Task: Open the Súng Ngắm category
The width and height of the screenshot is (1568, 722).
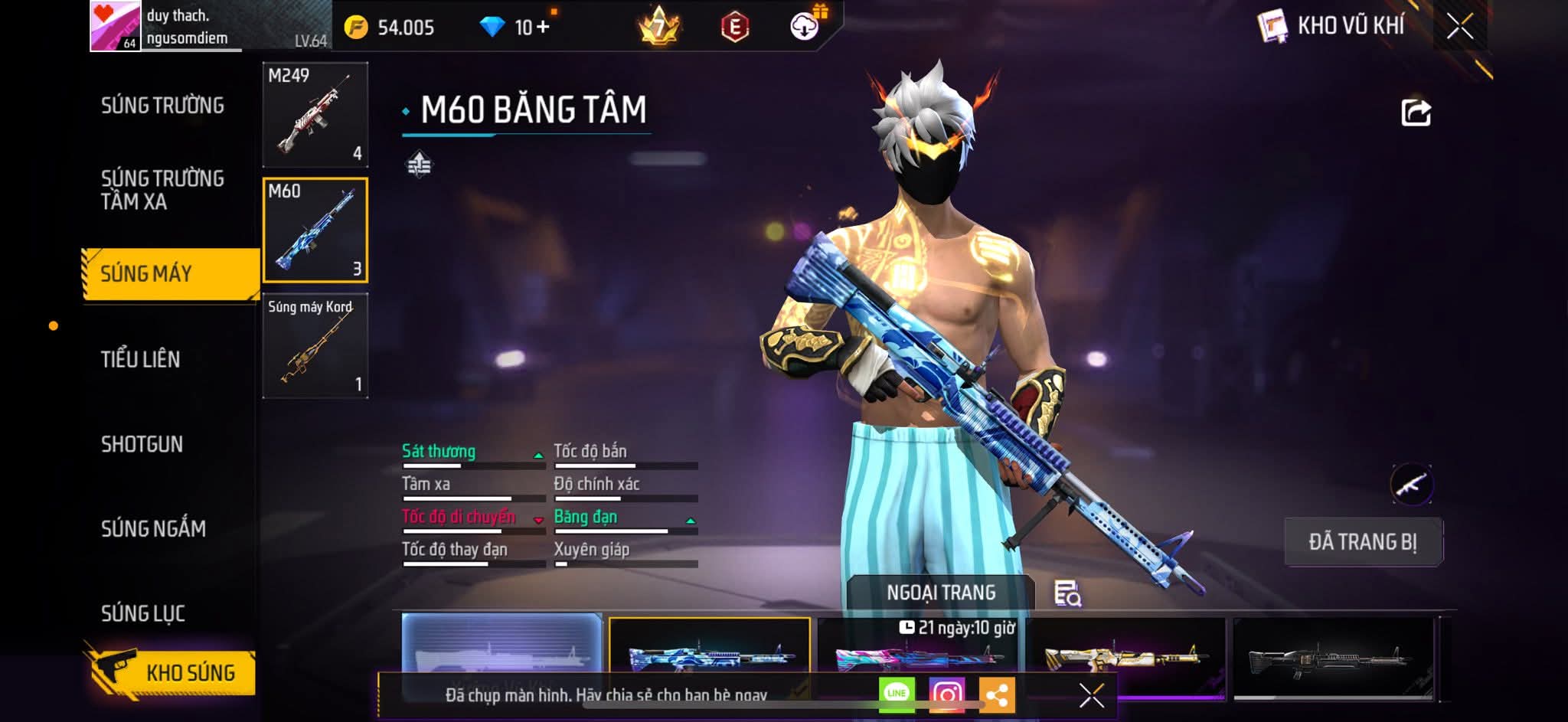Action: coord(153,528)
